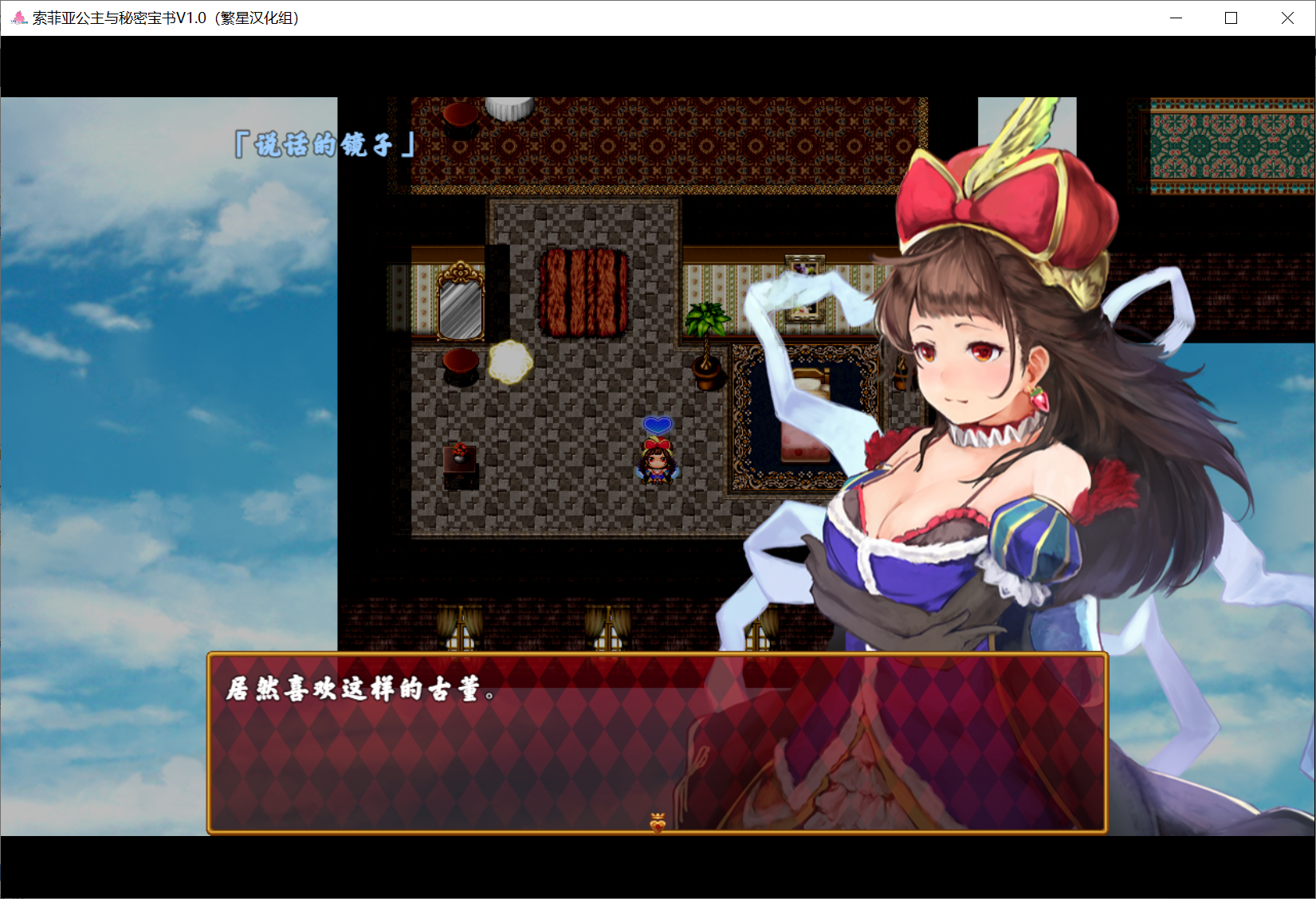The image size is (1316, 899).
Task: Click the game's princess icon in the title bar
Action: click(17, 17)
